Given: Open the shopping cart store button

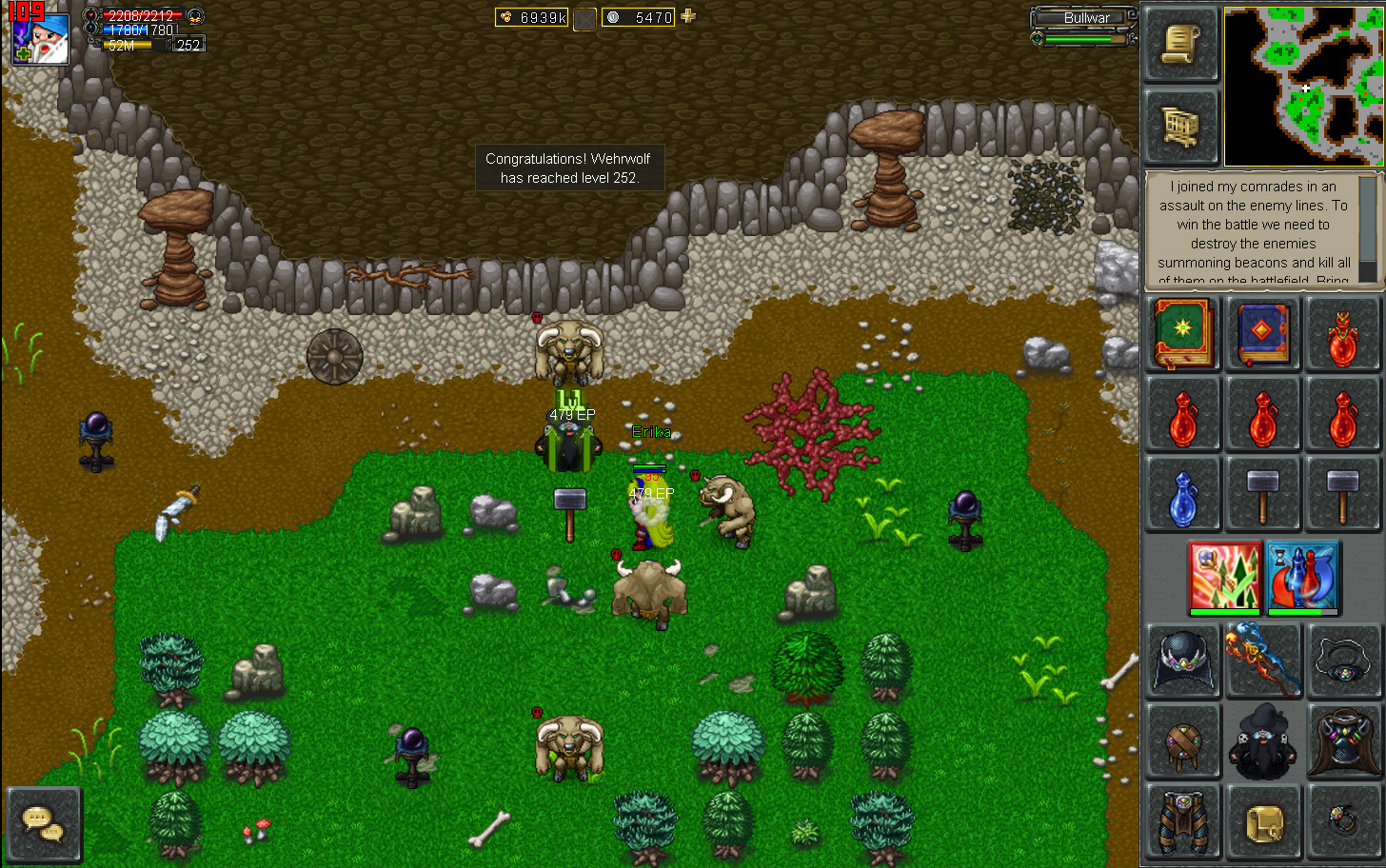Looking at the screenshot, I should 1180,127.
